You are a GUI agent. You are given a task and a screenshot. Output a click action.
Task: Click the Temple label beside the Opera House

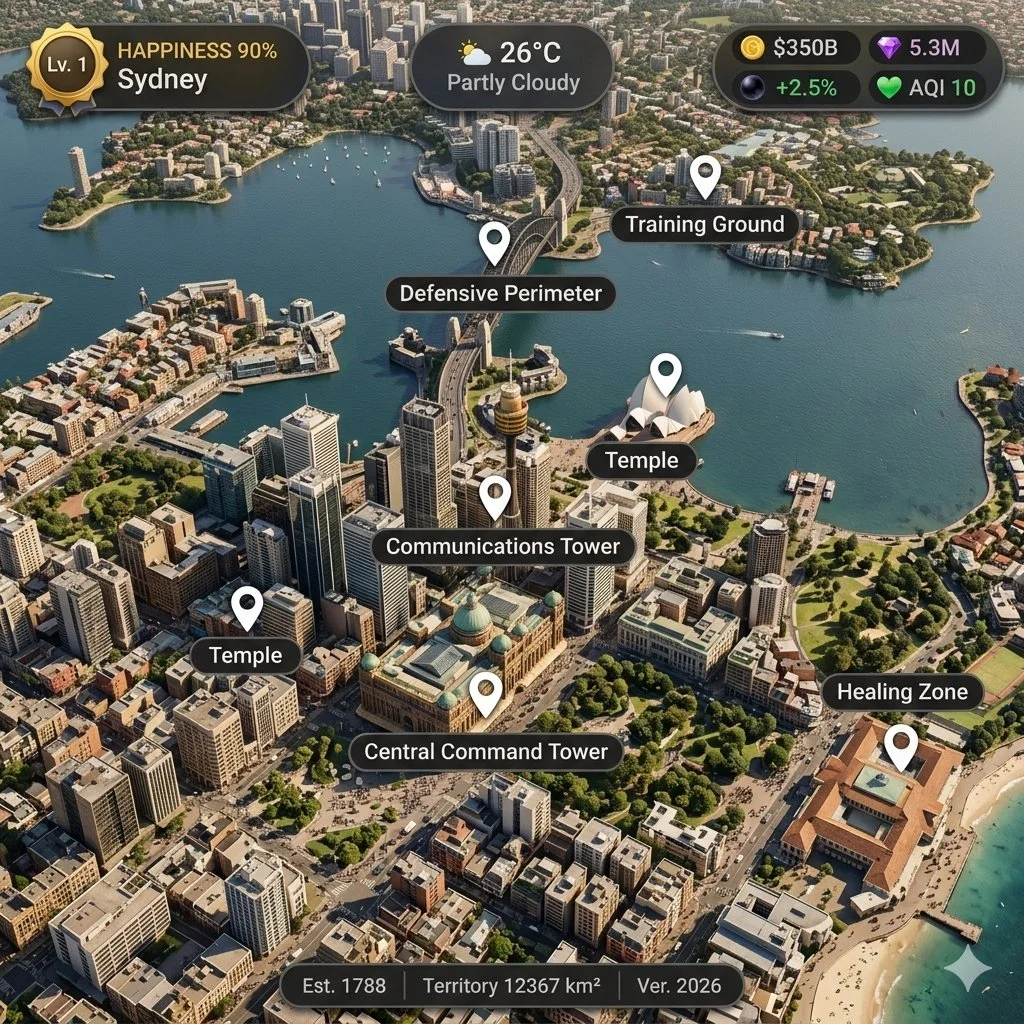pyautogui.click(x=641, y=460)
